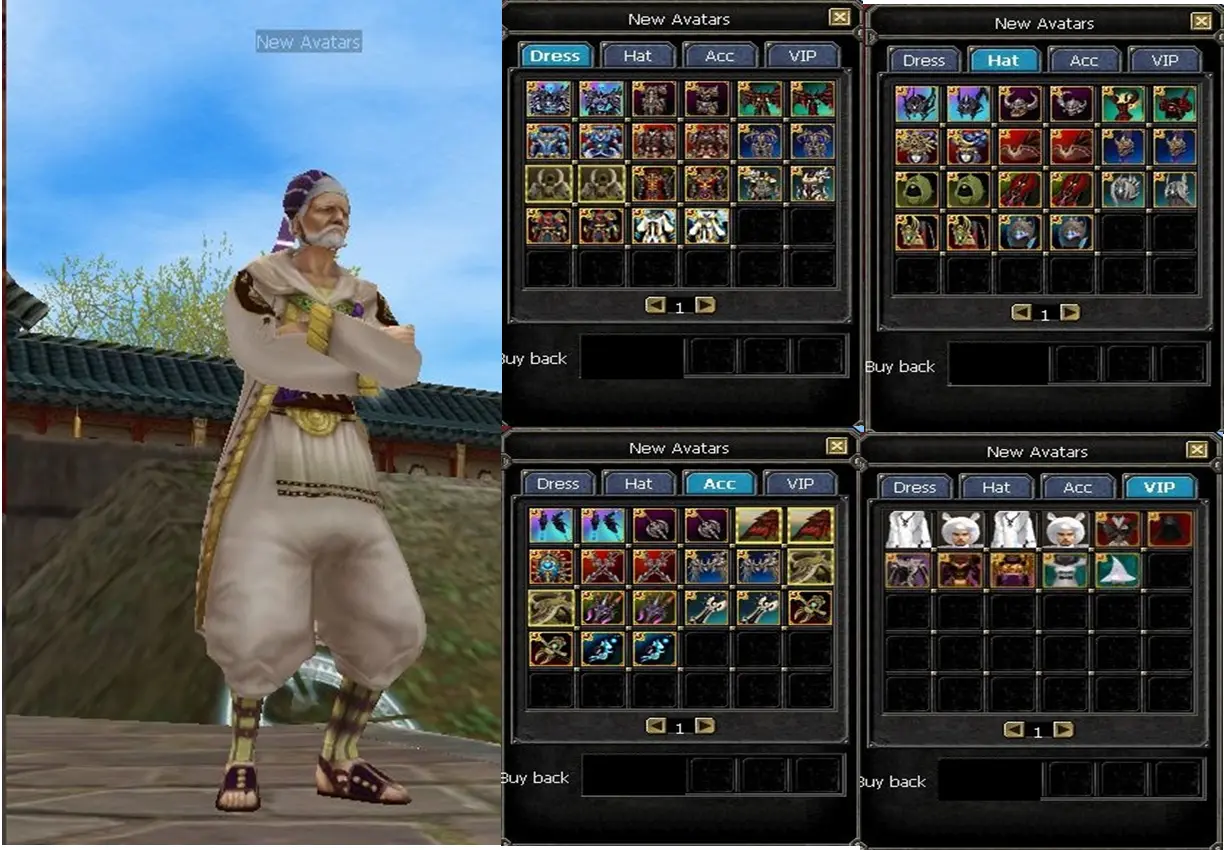The height and width of the screenshot is (850, 1224).
Task: Close the New Avatars window showing the Dress tab
Action: point(839,17)
